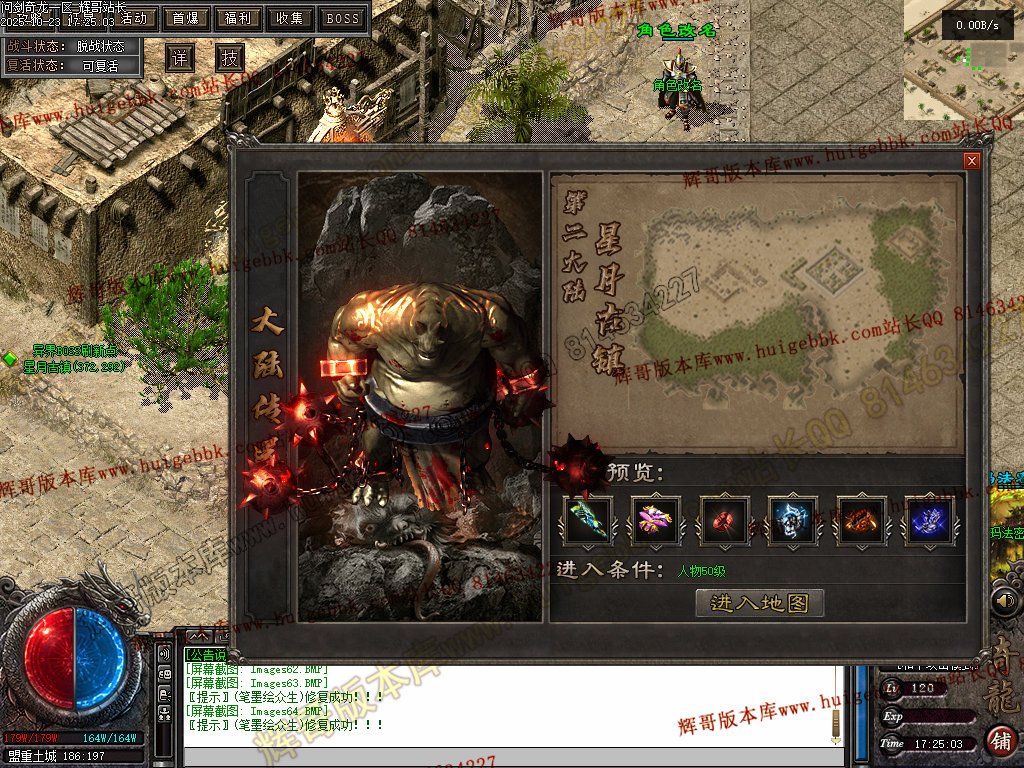The image size is (1024, 768).
Task: Close the continent teleport window
Action: tap(971, 161)
